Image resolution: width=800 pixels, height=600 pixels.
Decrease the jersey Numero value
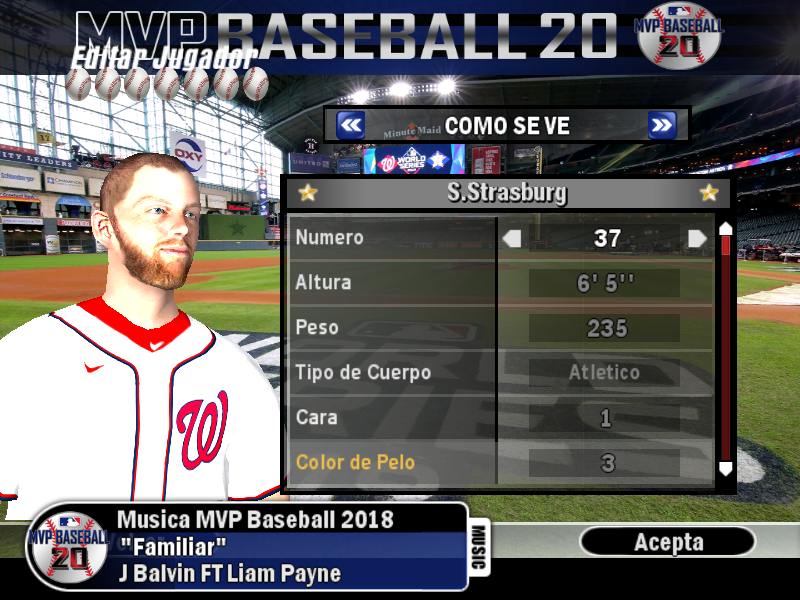click(x=512, y=239)
